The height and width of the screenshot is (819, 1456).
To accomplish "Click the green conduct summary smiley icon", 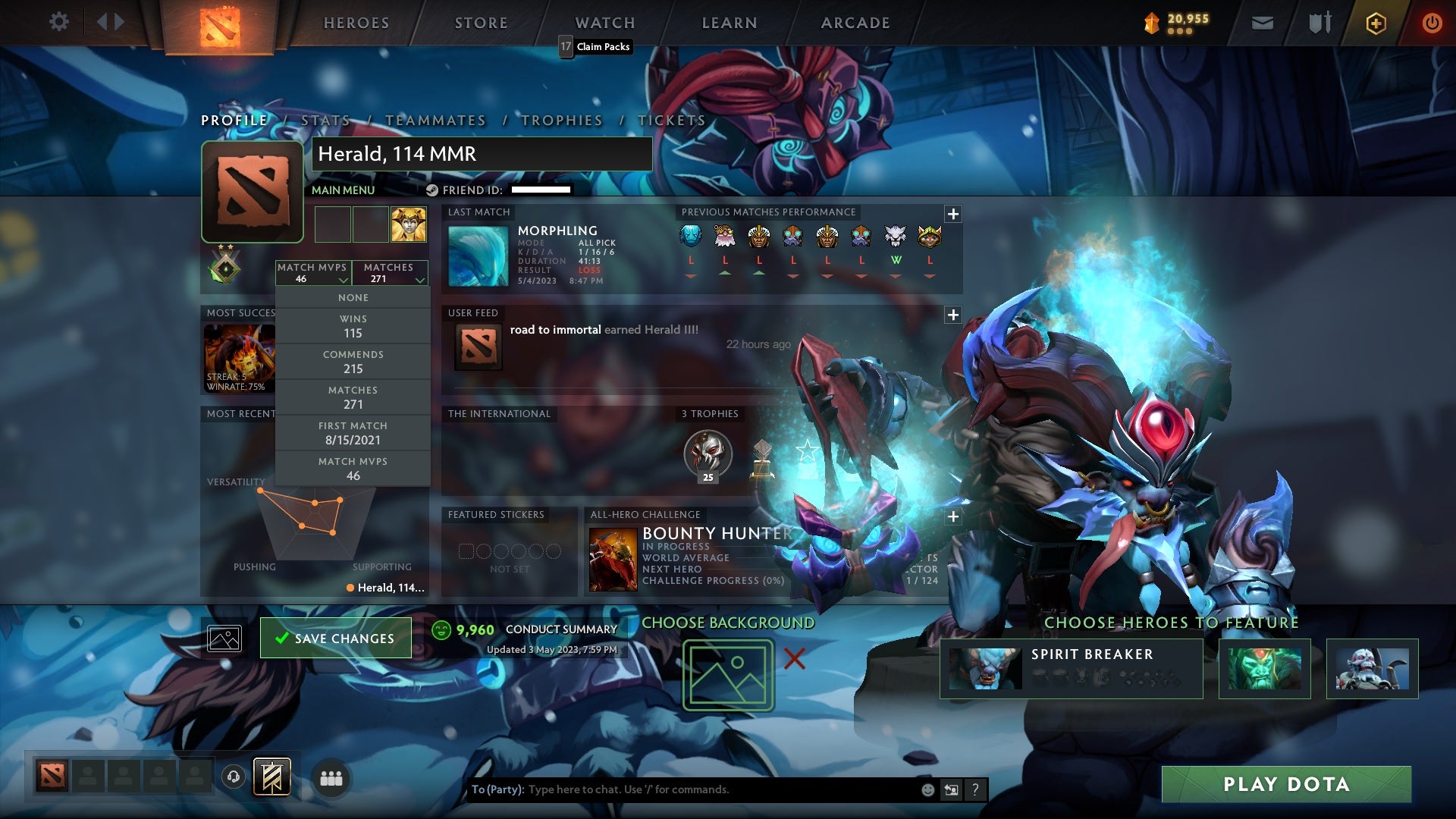I will pyautogui.click(x=441, y=629).
